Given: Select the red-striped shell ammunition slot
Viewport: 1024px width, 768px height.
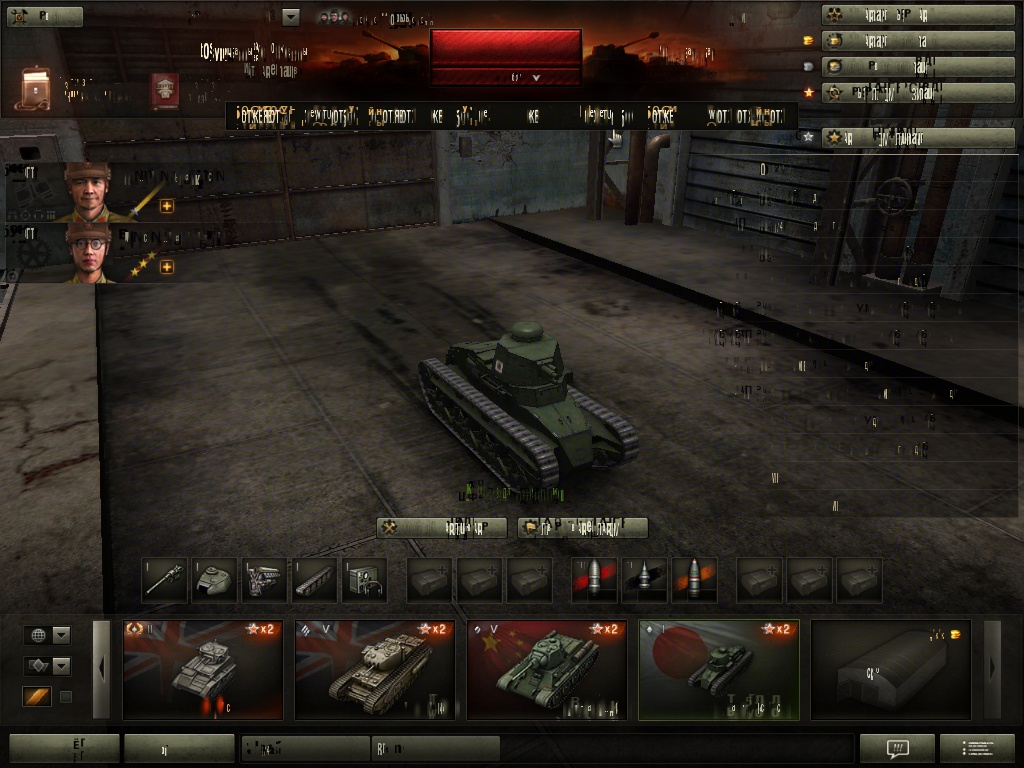Looking at the screenshot, I should 594,581.
